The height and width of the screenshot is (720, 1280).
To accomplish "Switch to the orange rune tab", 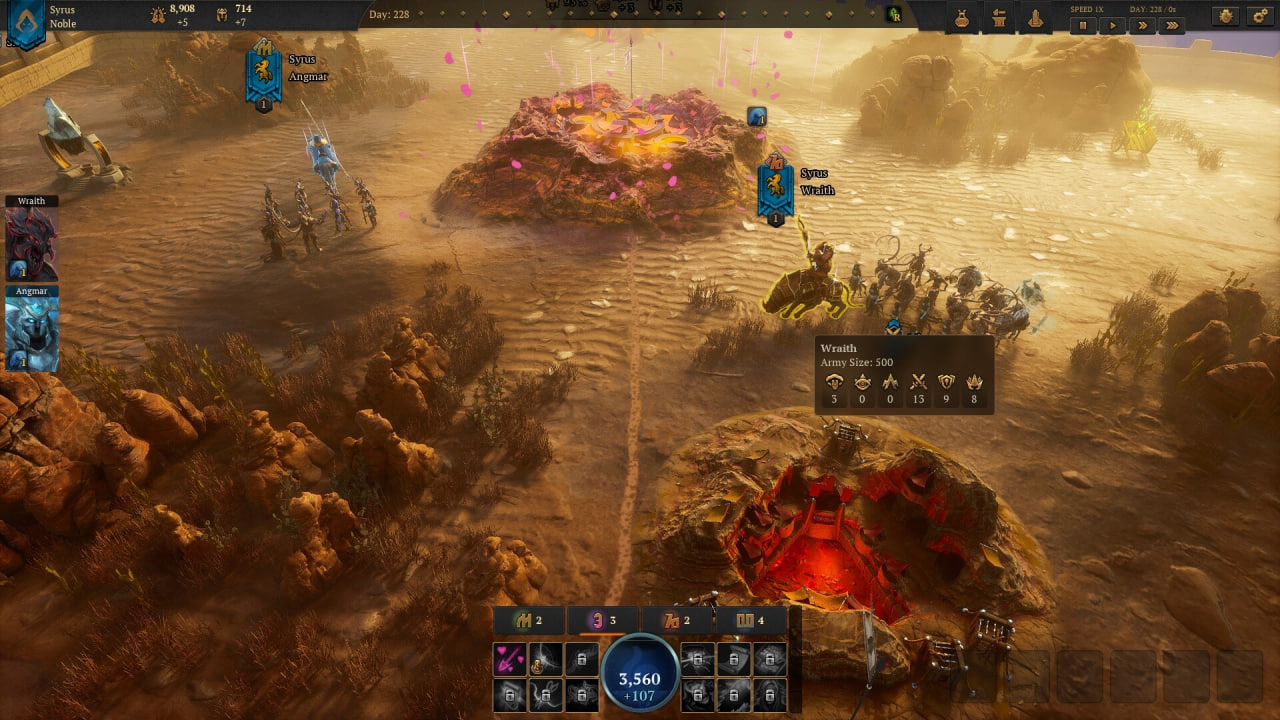I will pos(677,621).
